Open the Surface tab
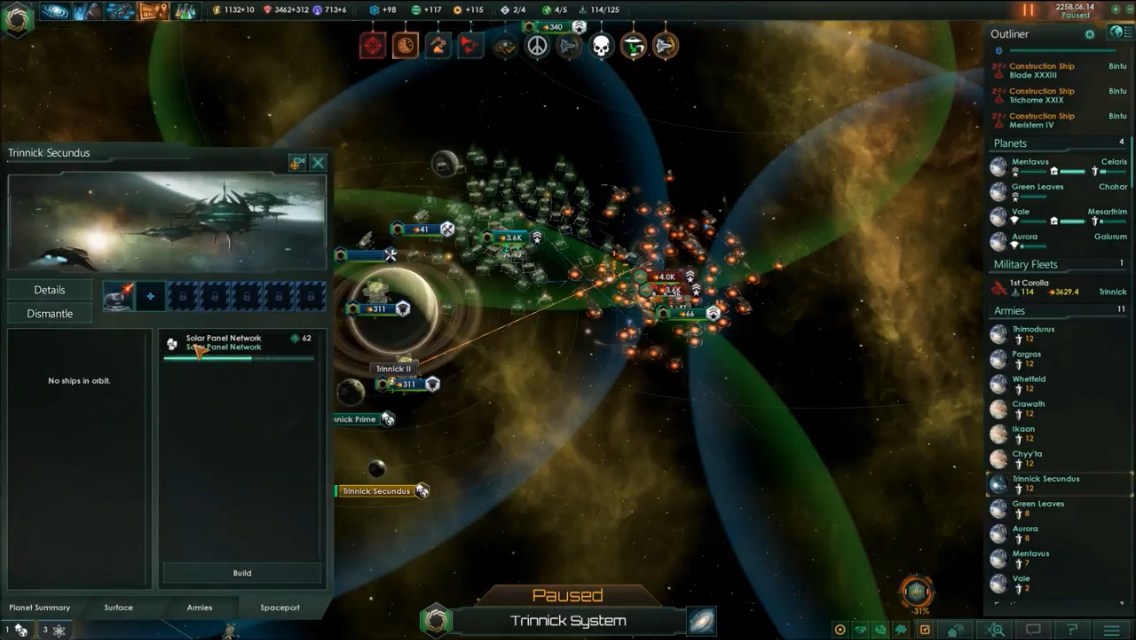 [x=118, y=607]
